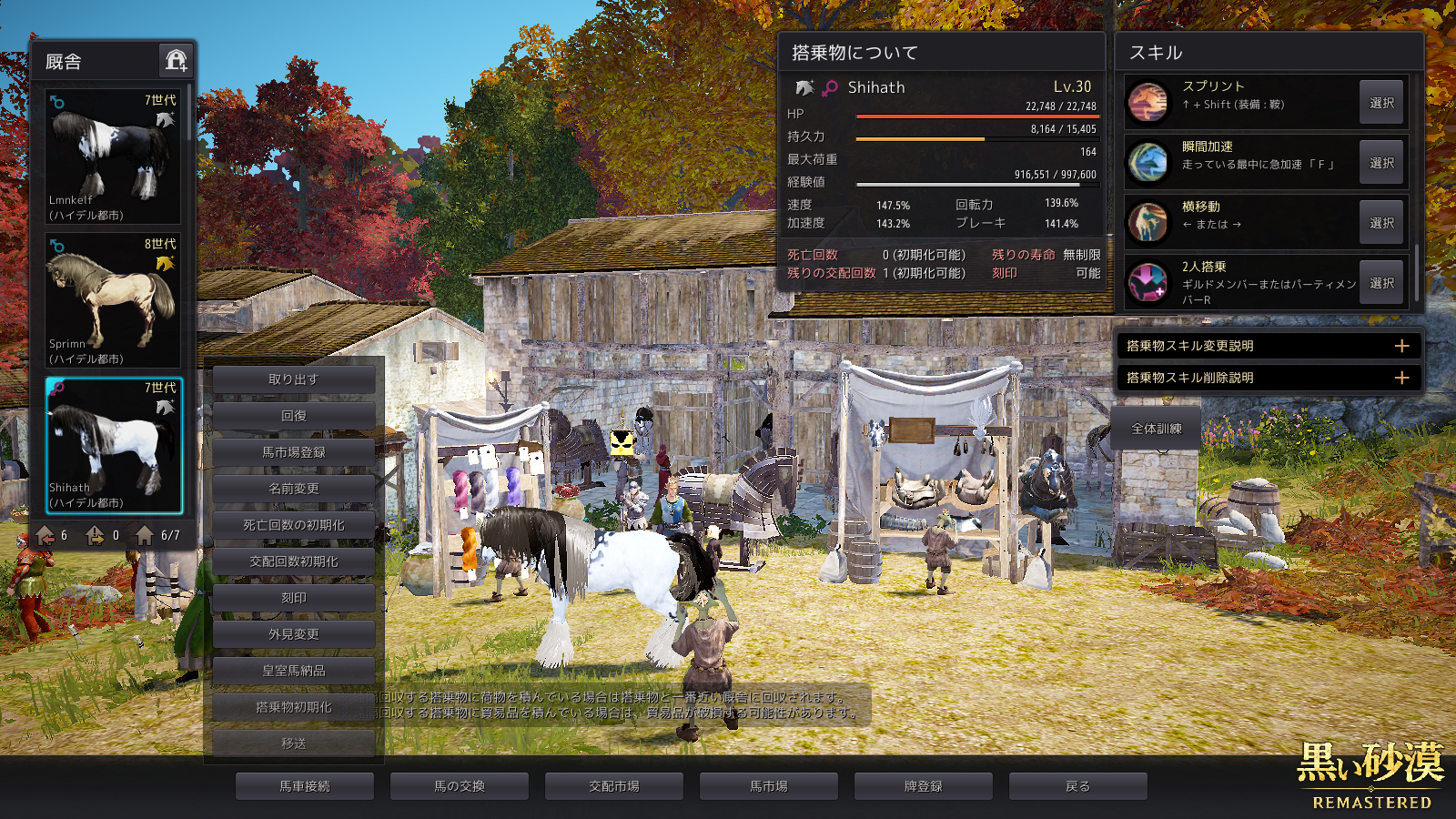Expand 搭乗物スキル変更説明 section
1456x819 pixels.
point(1401,346)
